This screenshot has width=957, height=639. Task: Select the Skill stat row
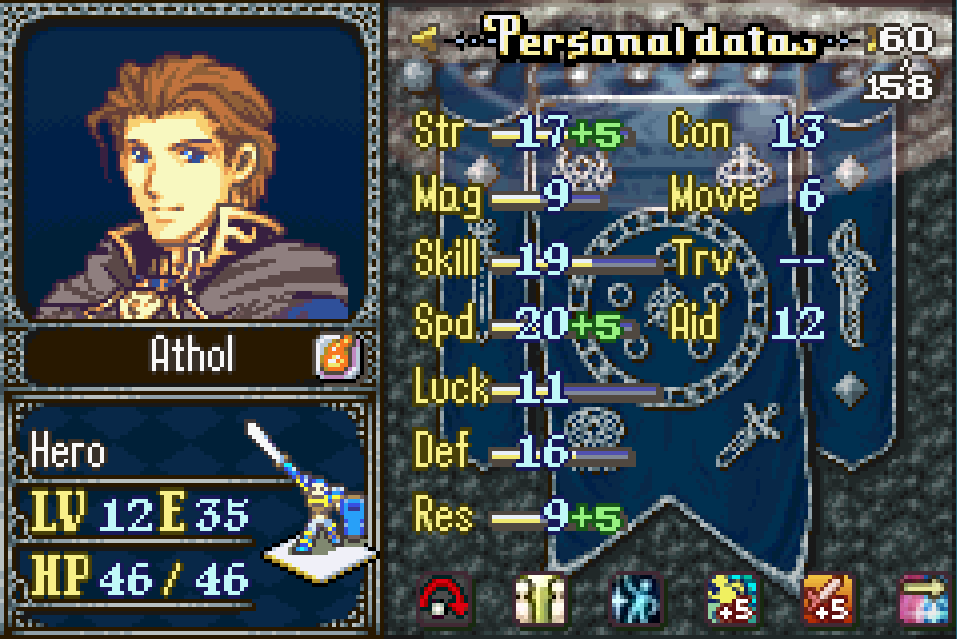coord(520,261)
